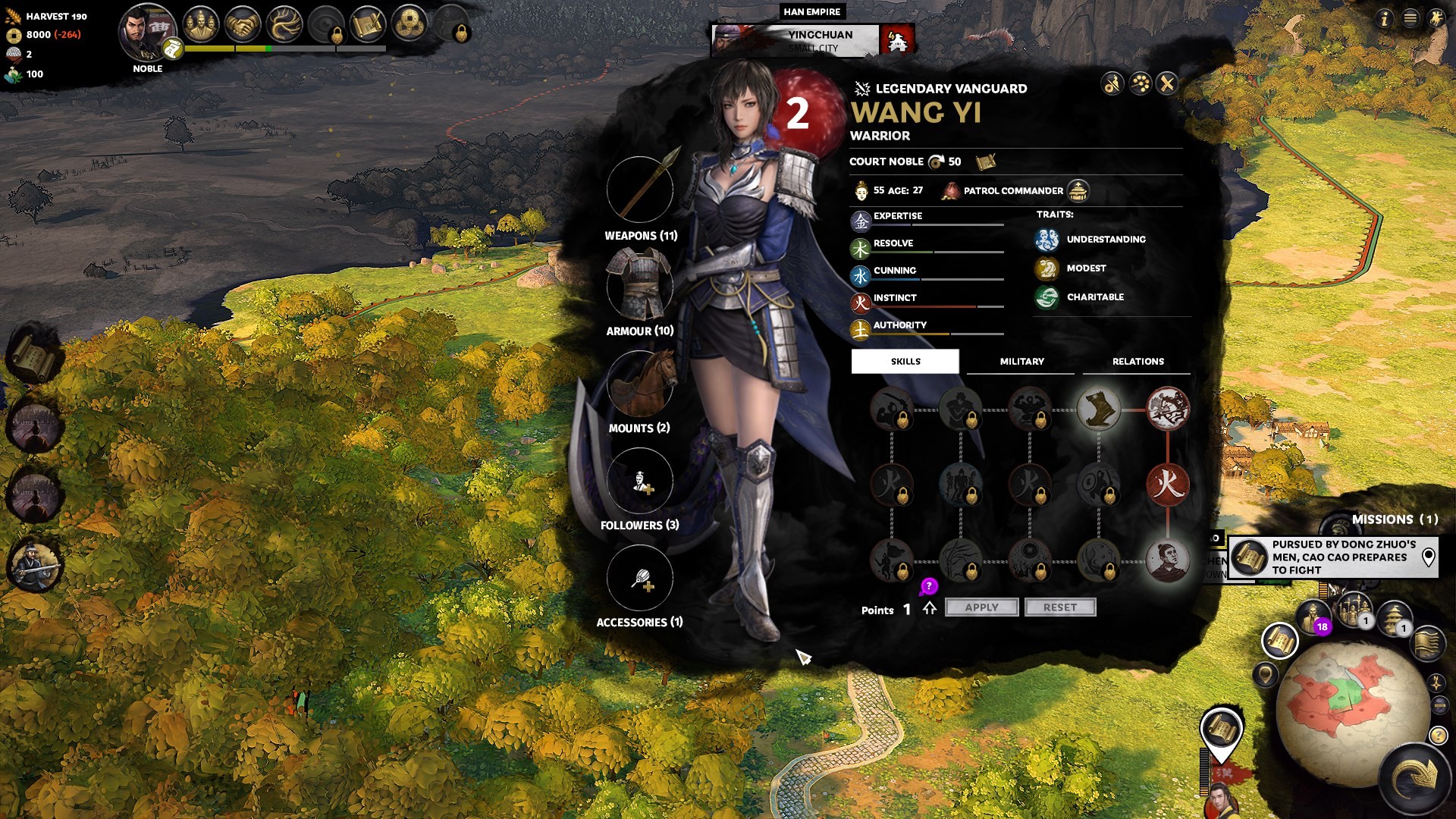The width and height of the screenshot is (1456, 819).
Task: Pick the boot skill in the skill tree
Action: pos(1098,409)
